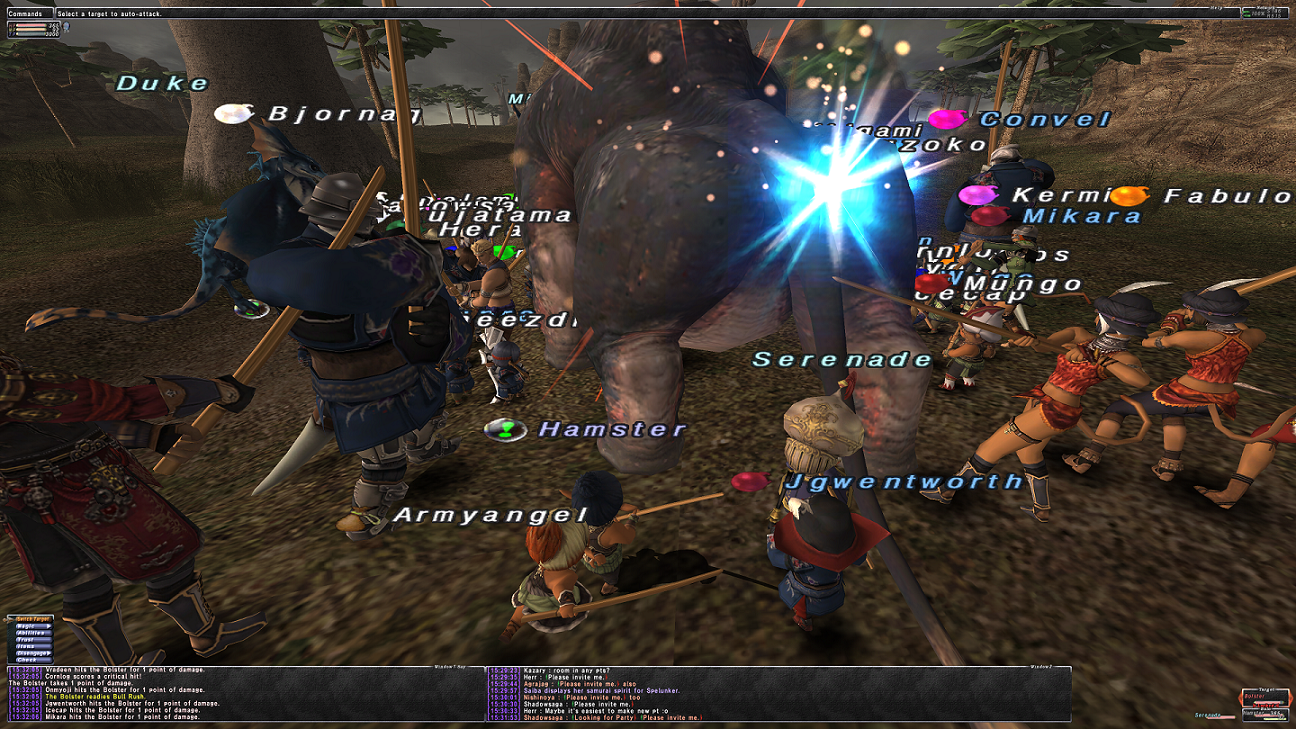Choose Disengage from the command menu
The image size is (1296, 729).
30,653
